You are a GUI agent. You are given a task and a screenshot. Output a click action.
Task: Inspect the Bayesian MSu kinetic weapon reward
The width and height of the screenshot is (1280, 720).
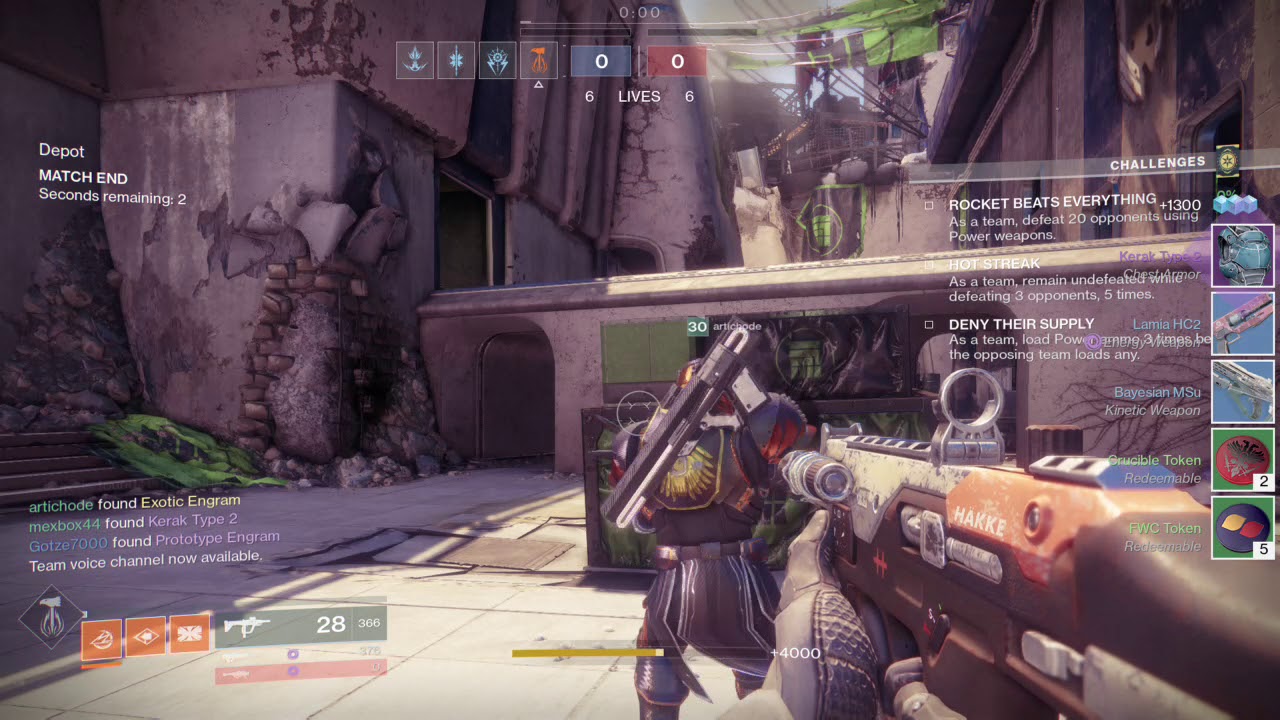coord(1243,392)
